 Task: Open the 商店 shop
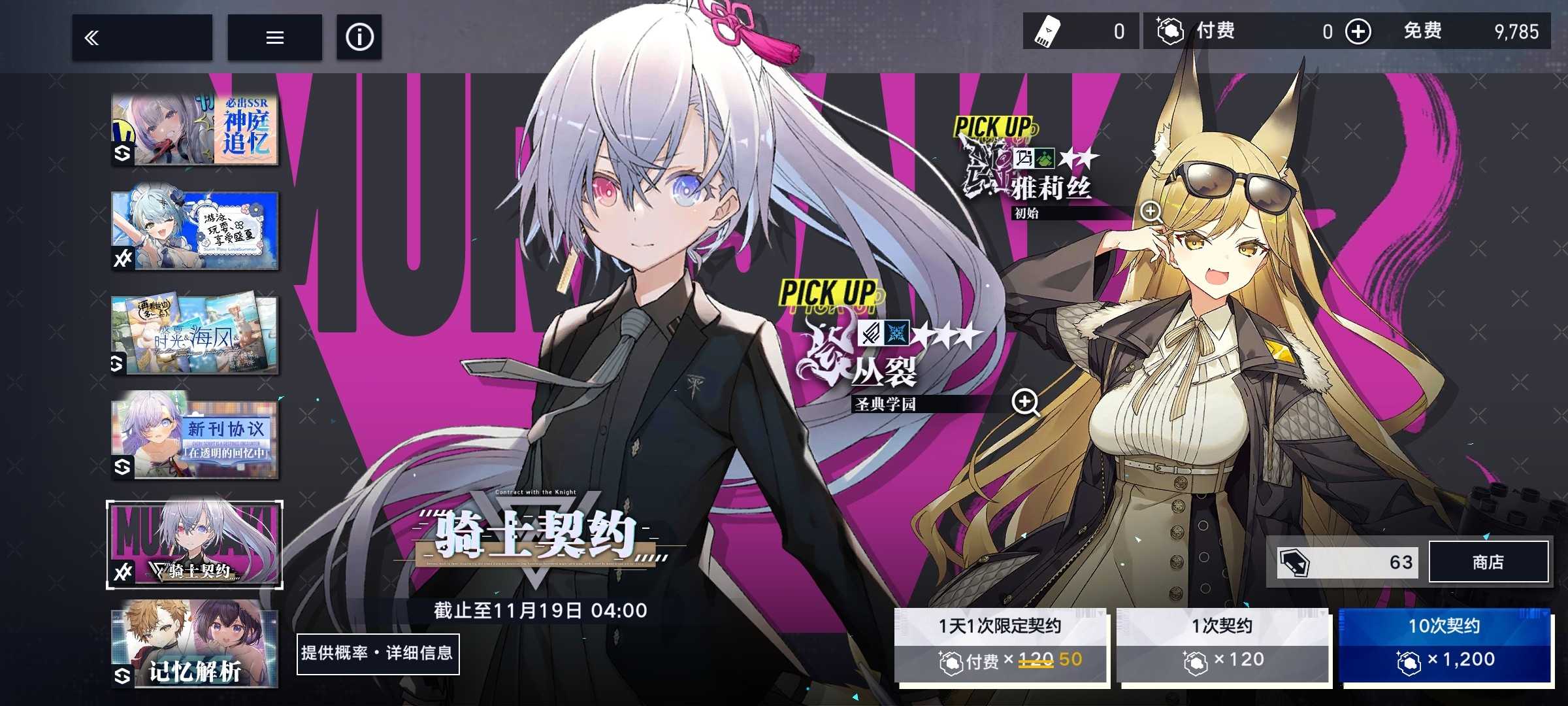(1488, 562)
